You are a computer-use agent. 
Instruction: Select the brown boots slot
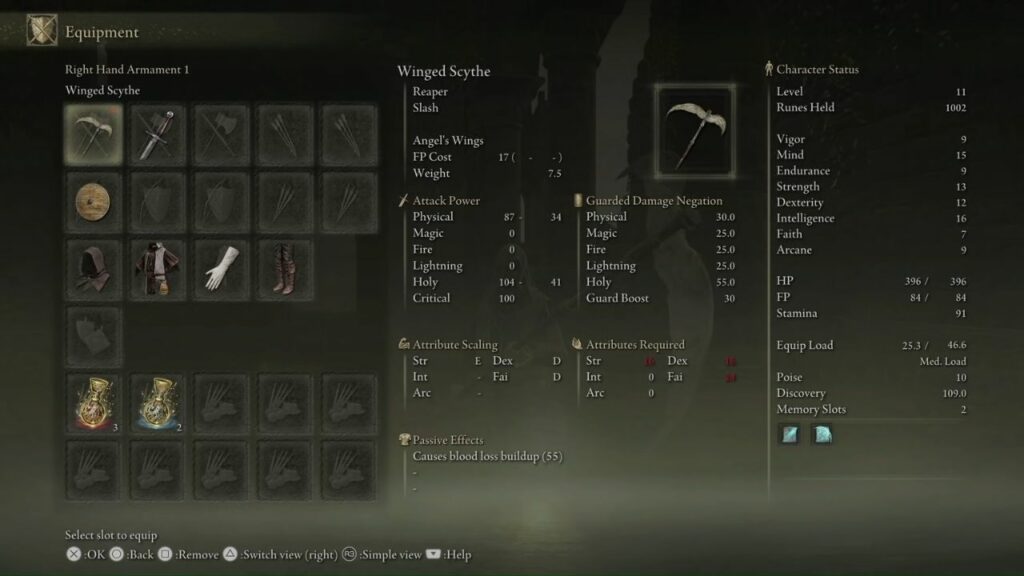pos(286,268)
